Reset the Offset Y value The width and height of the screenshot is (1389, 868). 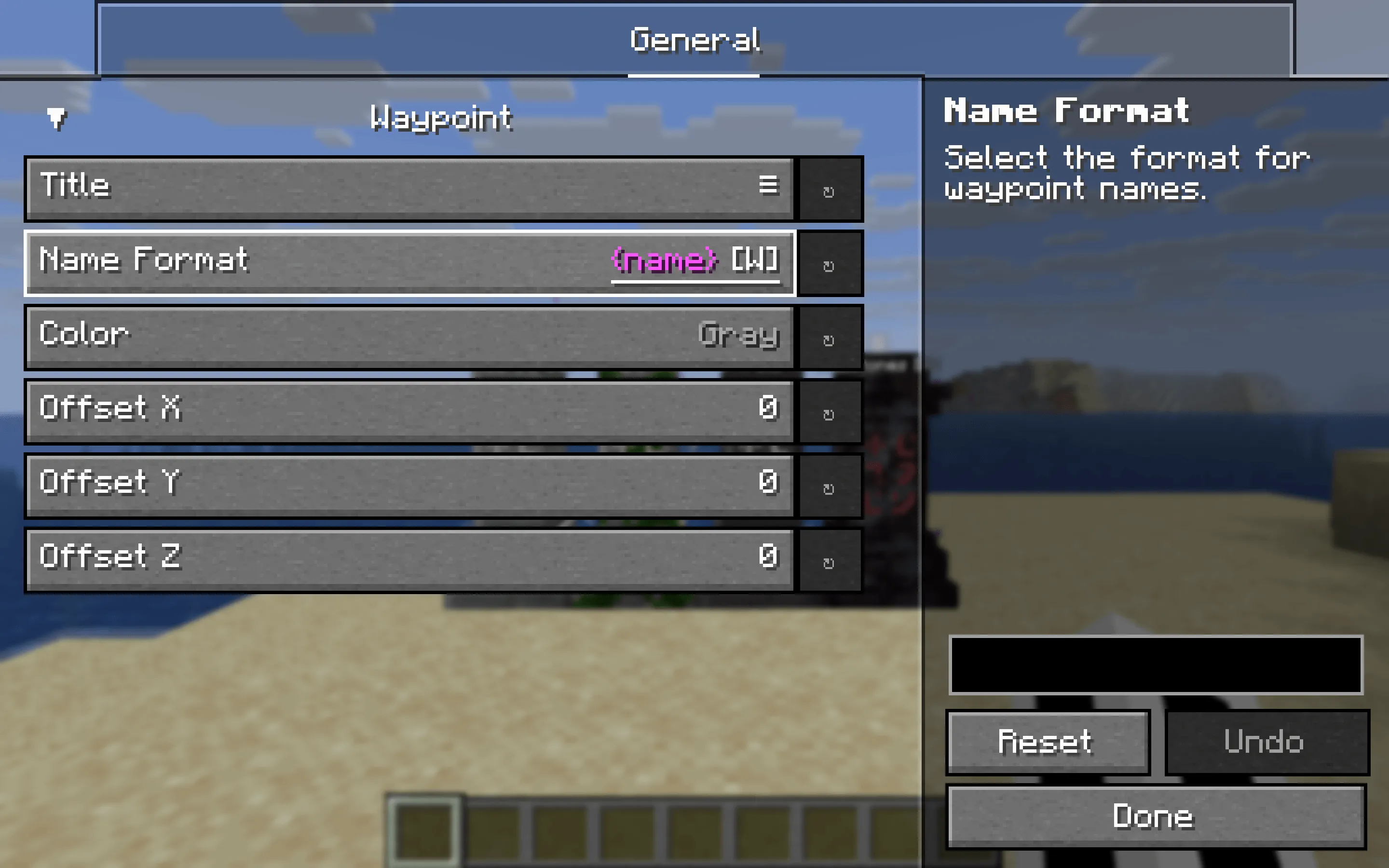831,486
